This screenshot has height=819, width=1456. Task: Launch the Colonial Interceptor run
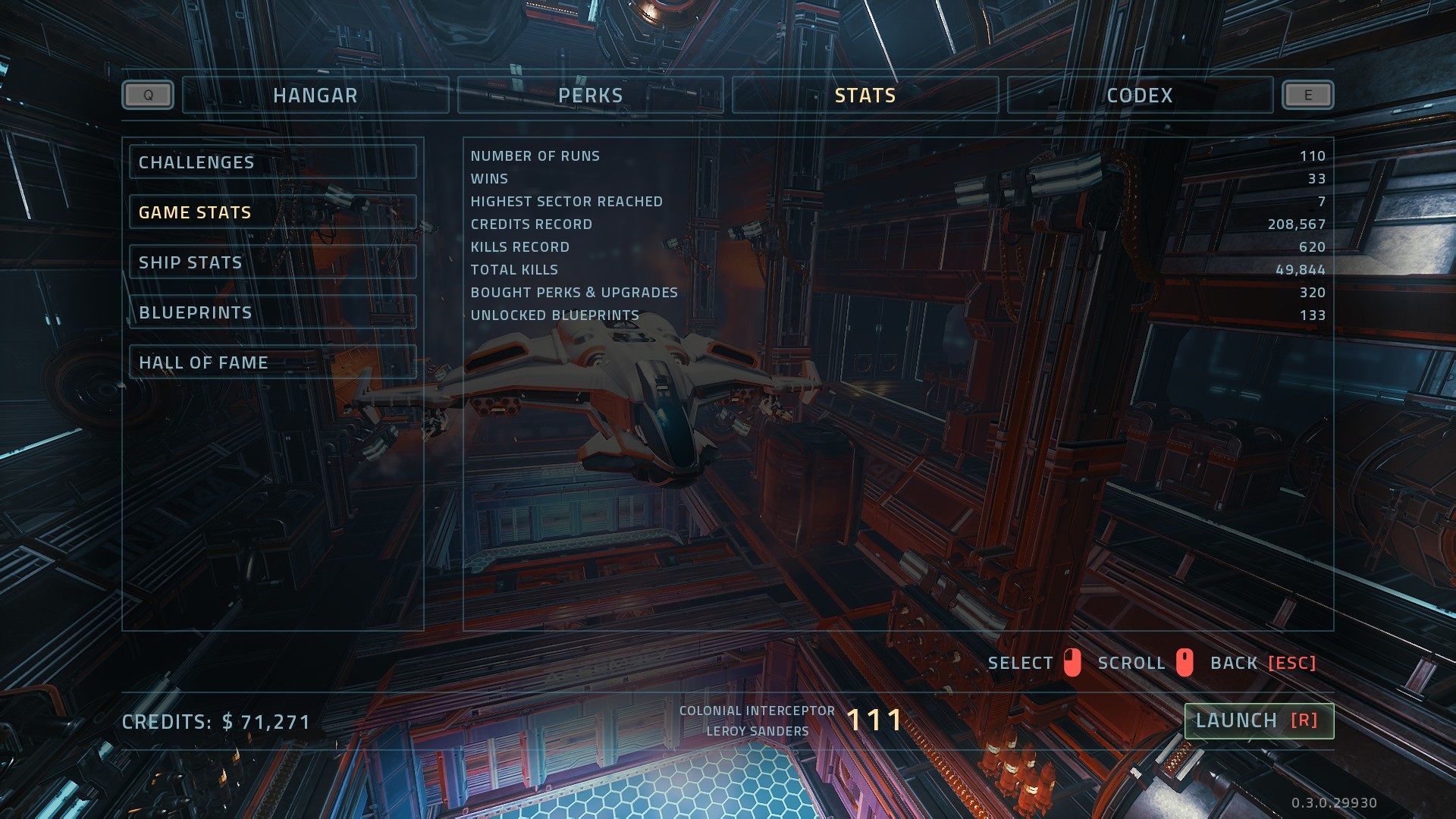tap(1258, 720)
